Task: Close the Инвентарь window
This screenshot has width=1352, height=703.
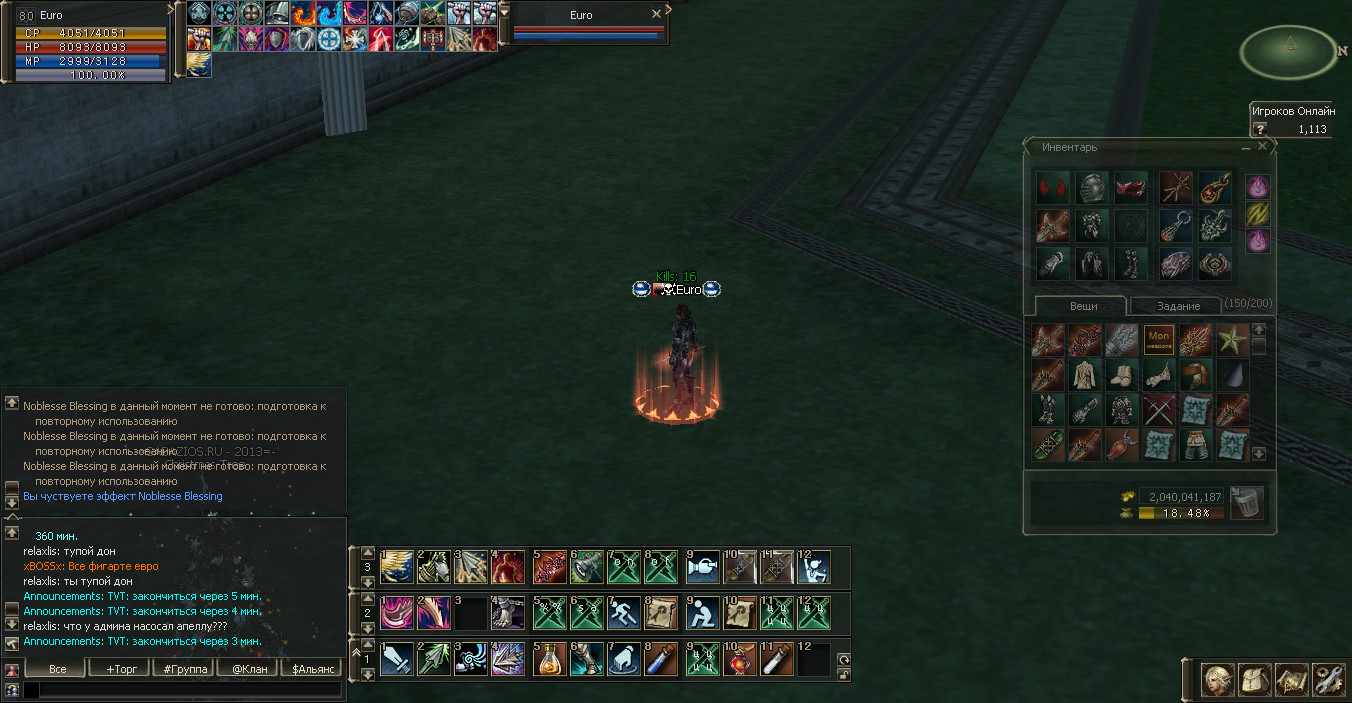Action: 1263,146
